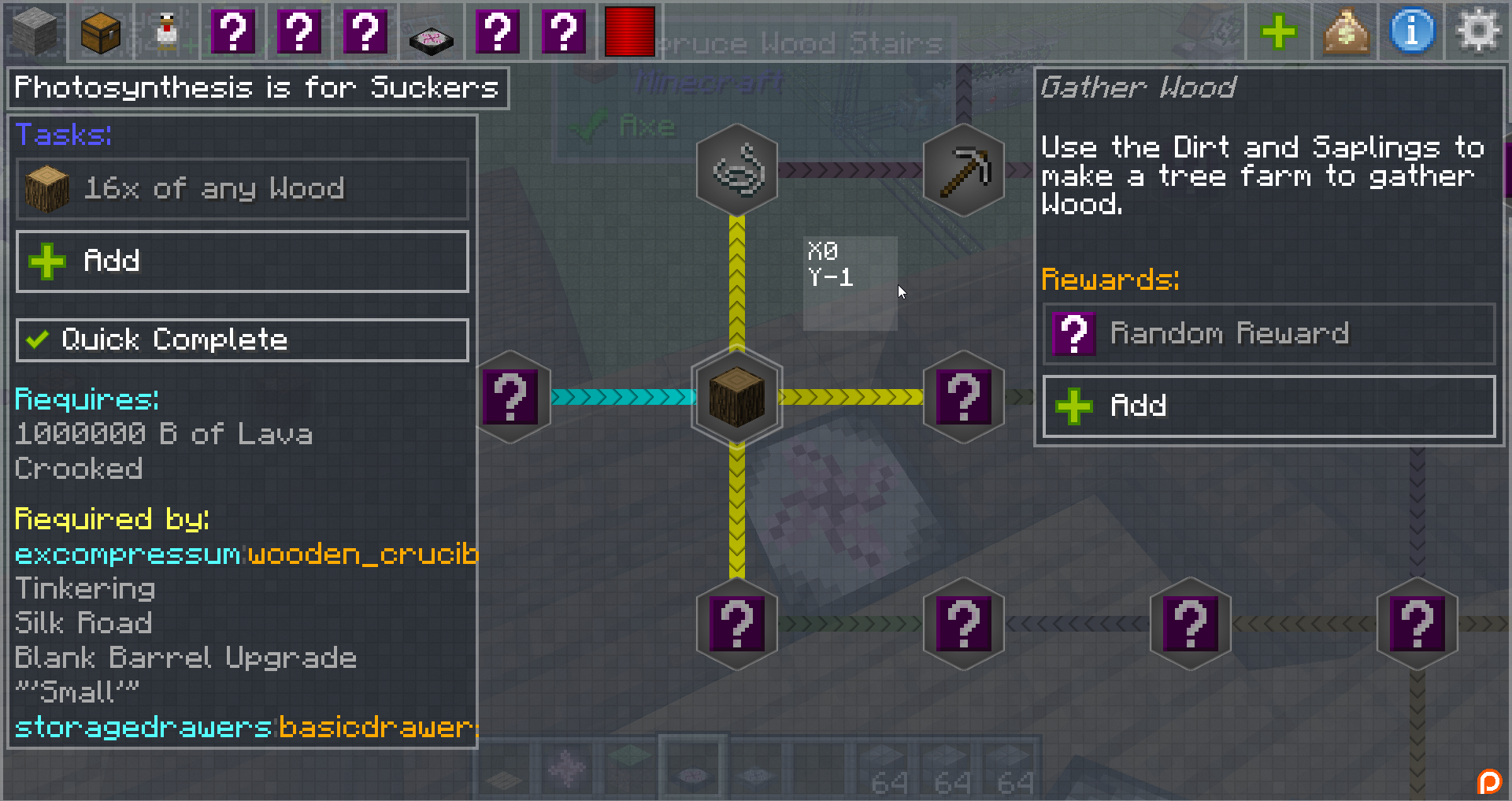Select the wood log quest node
The width and height of the screenshot is (1512, 801).
click(x=736, y=397)
